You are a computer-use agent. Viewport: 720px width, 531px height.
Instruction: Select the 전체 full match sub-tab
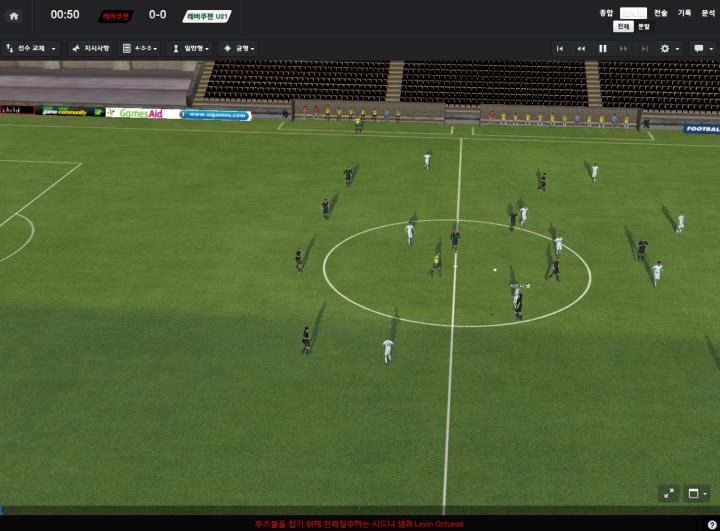coord(624,26)
